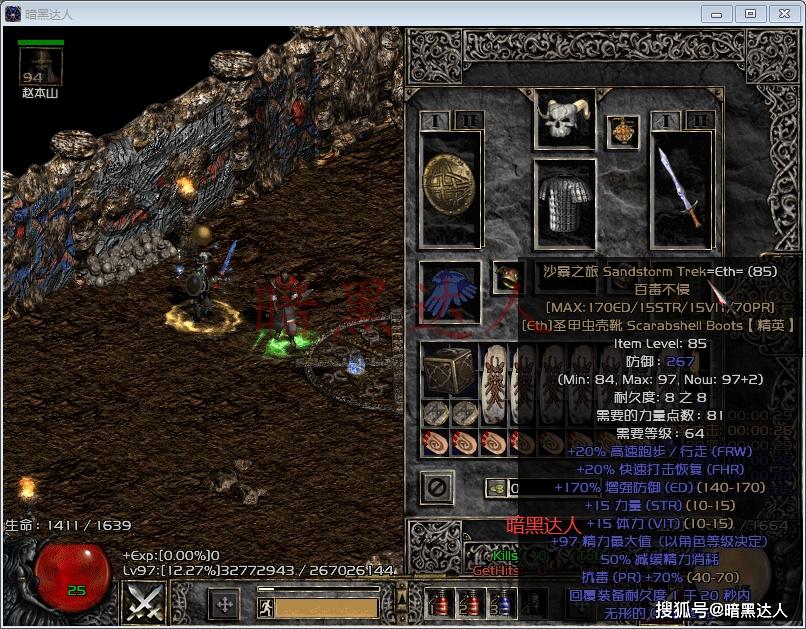
Task: Close the game window with the X
Action: tap(783, 13)
